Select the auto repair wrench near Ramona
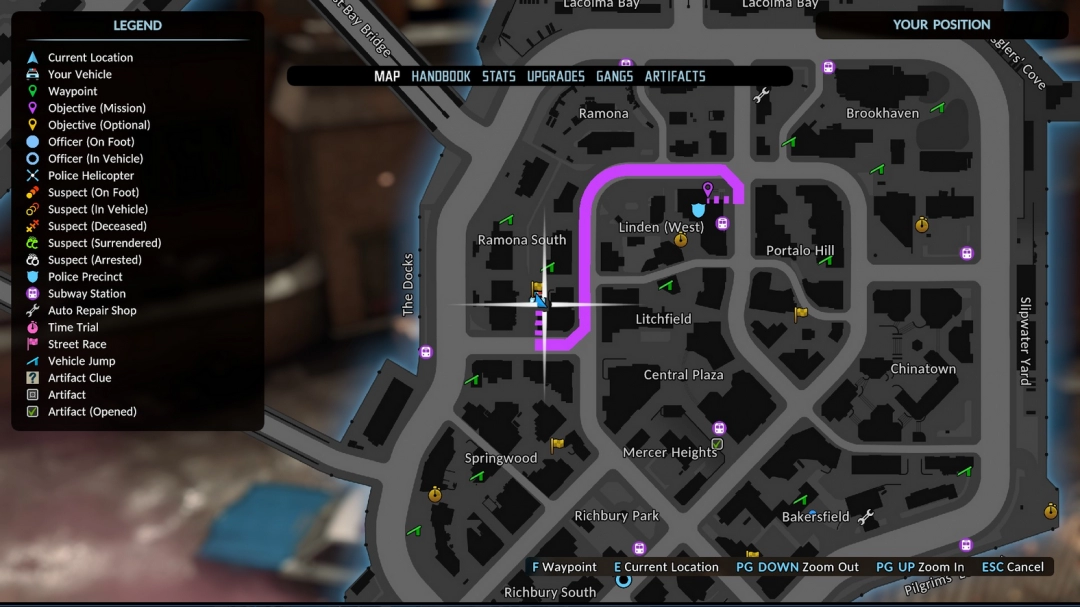 (761, 95)
